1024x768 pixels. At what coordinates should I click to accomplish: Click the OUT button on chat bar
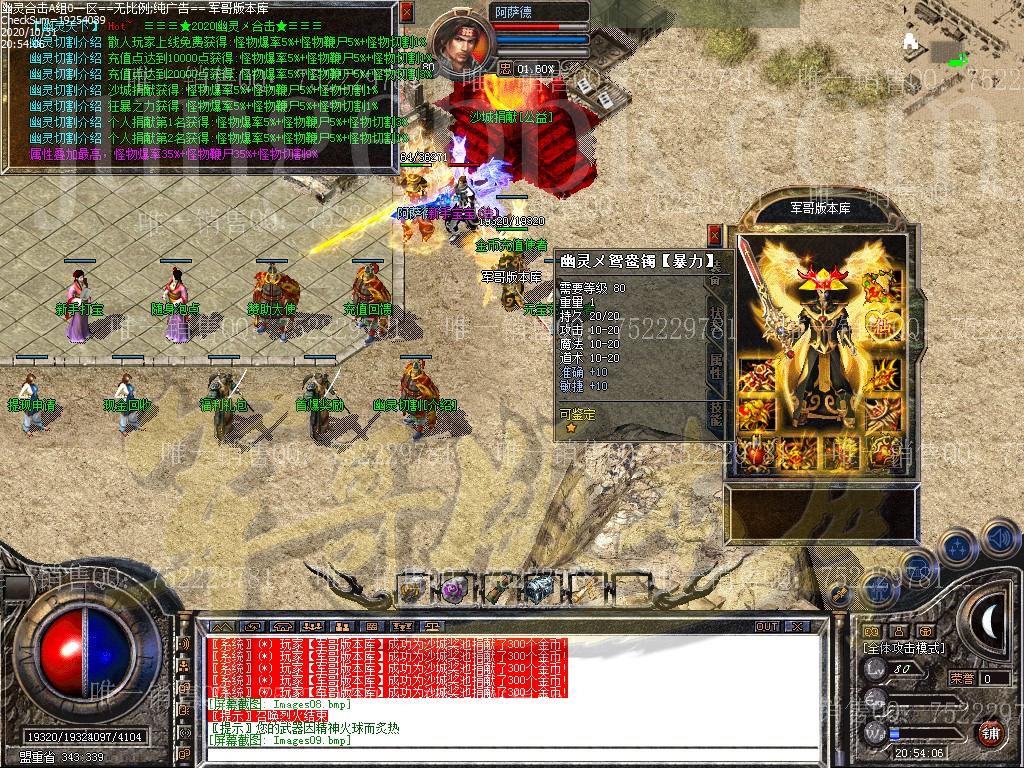tap(766, 626)
